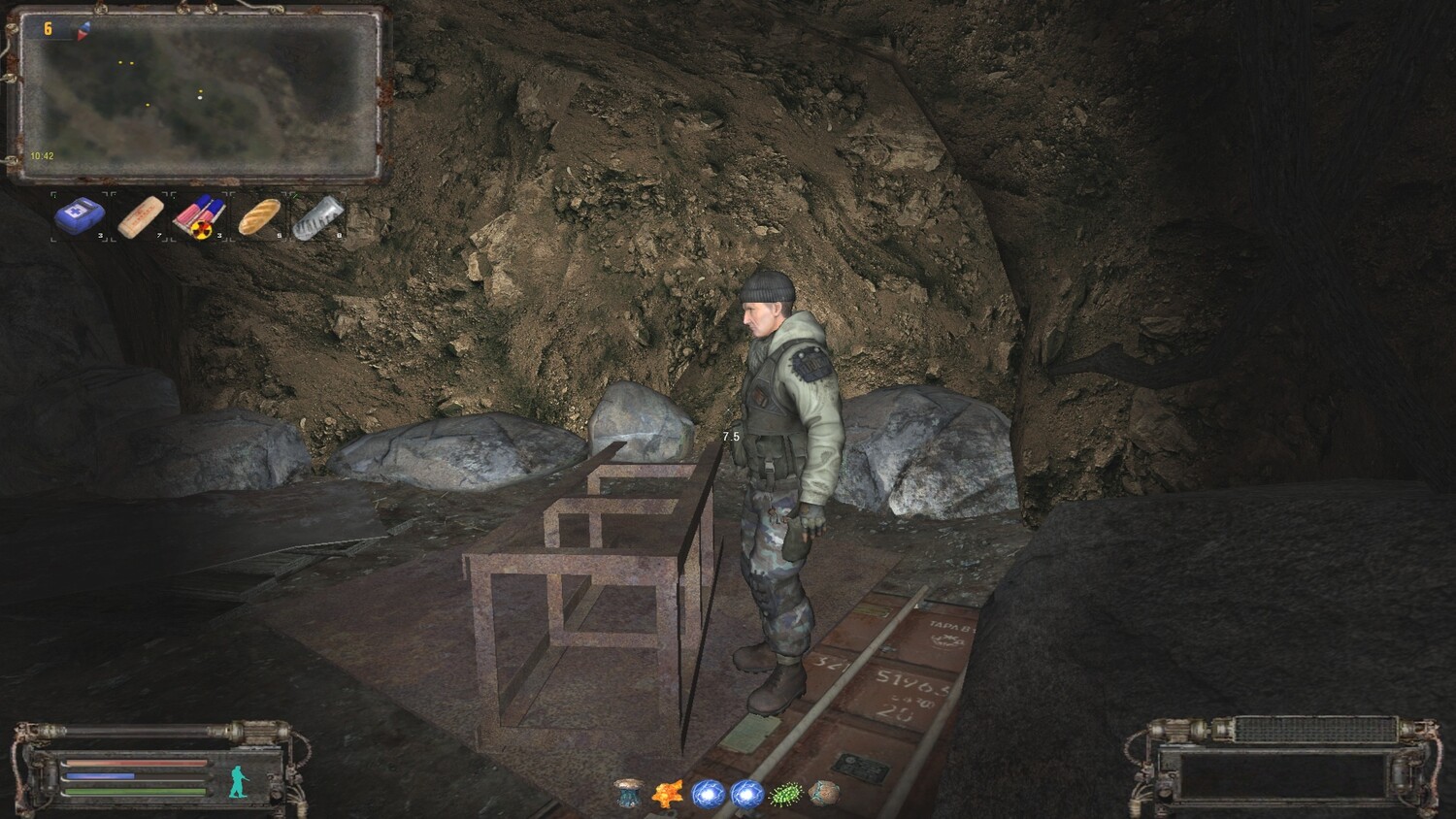Choose the orange star-shaped artifact
The image size is (1456, 819).
[668, 794]
